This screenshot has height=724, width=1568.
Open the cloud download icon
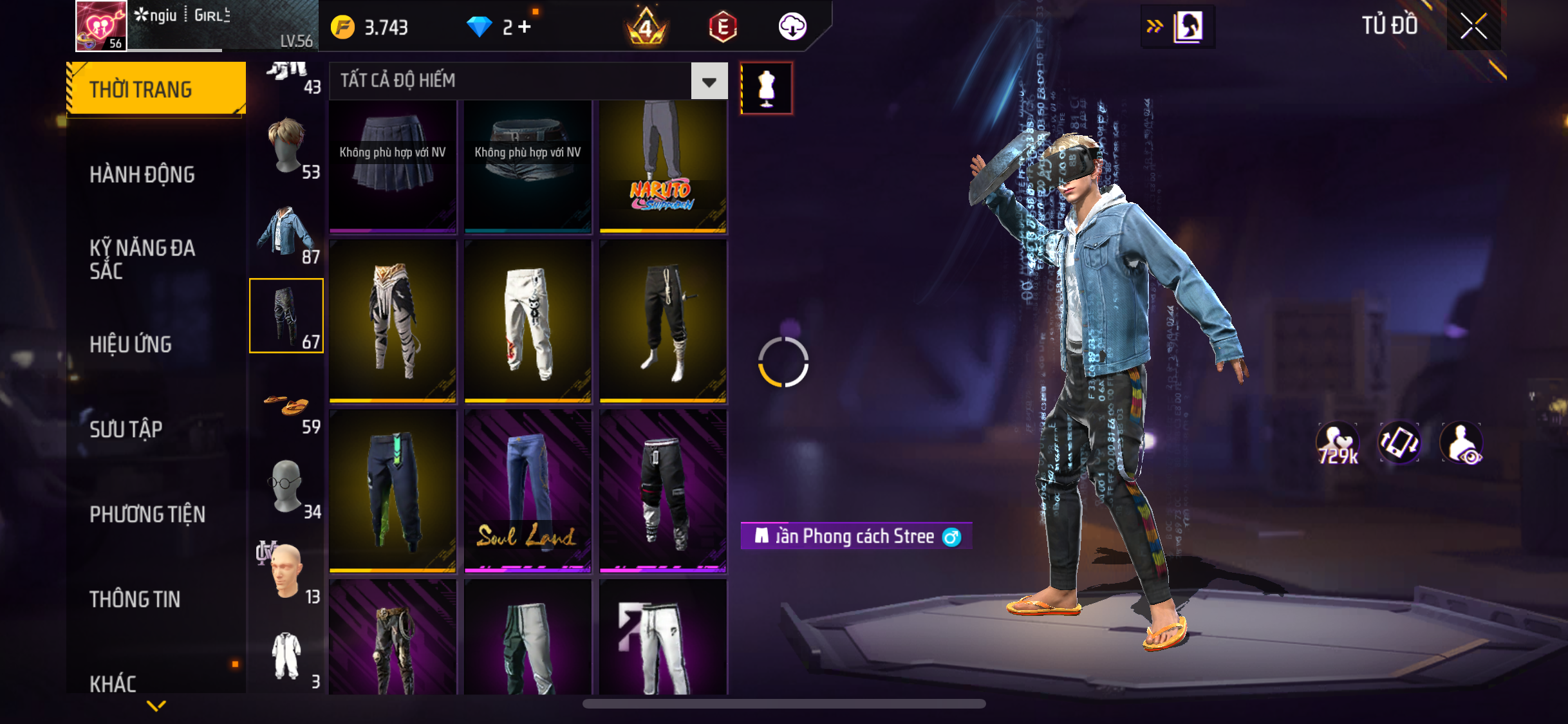click(x=792, y=27)
